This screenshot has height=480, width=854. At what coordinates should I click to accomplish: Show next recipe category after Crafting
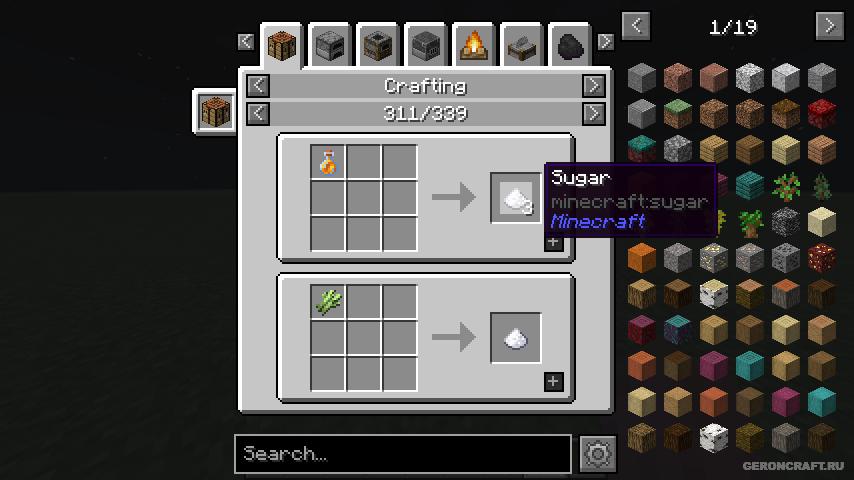click(x=593, y=86)
